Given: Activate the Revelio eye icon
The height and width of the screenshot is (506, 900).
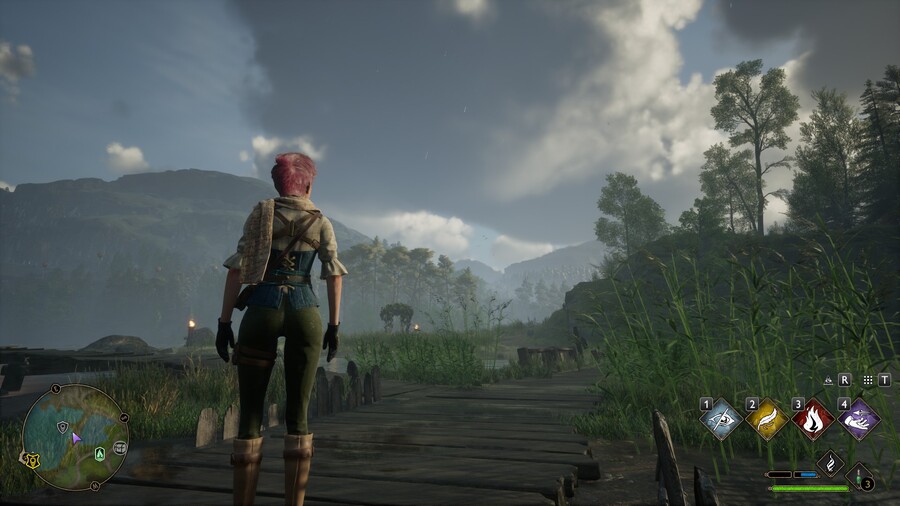Looking at the screenshot, I should (828, 380).
